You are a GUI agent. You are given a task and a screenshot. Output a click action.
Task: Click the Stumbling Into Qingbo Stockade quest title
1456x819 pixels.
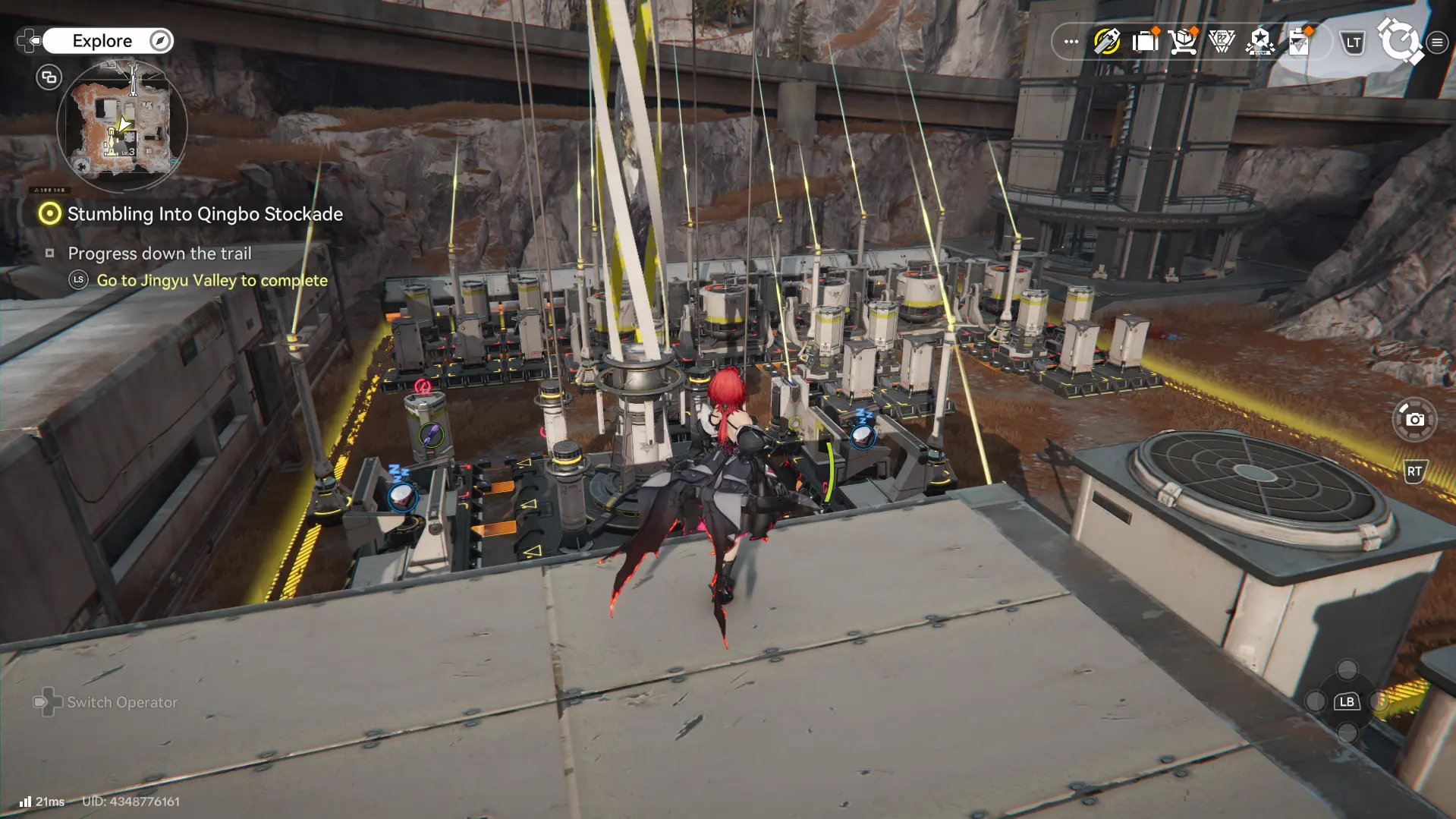pyautogui.click(x=204, y=214)
